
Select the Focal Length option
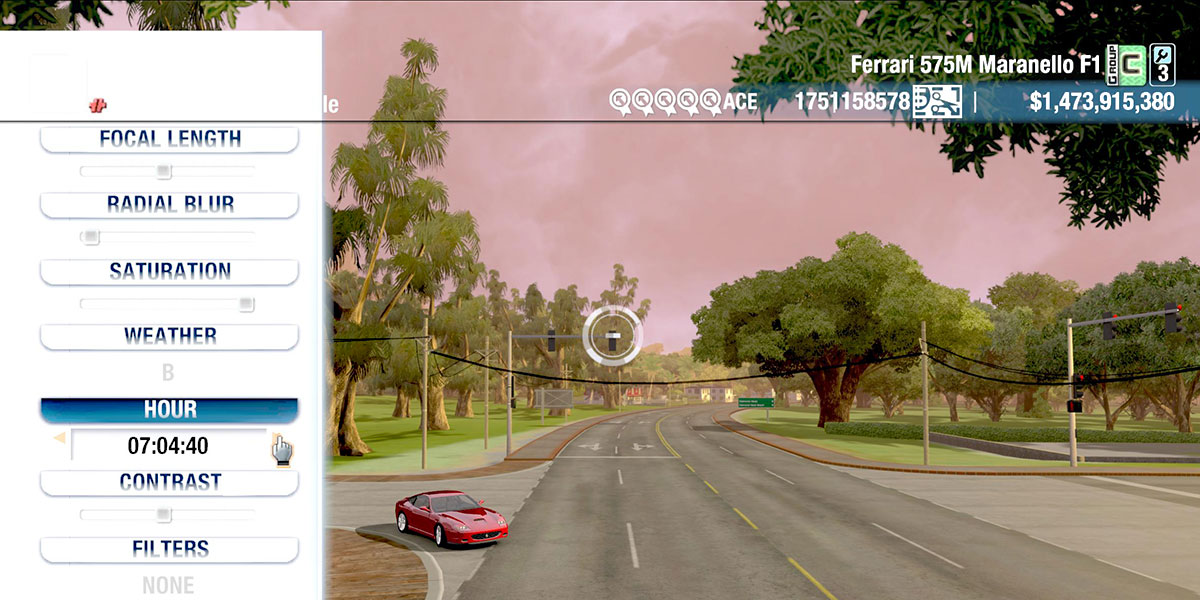(169, 139)
